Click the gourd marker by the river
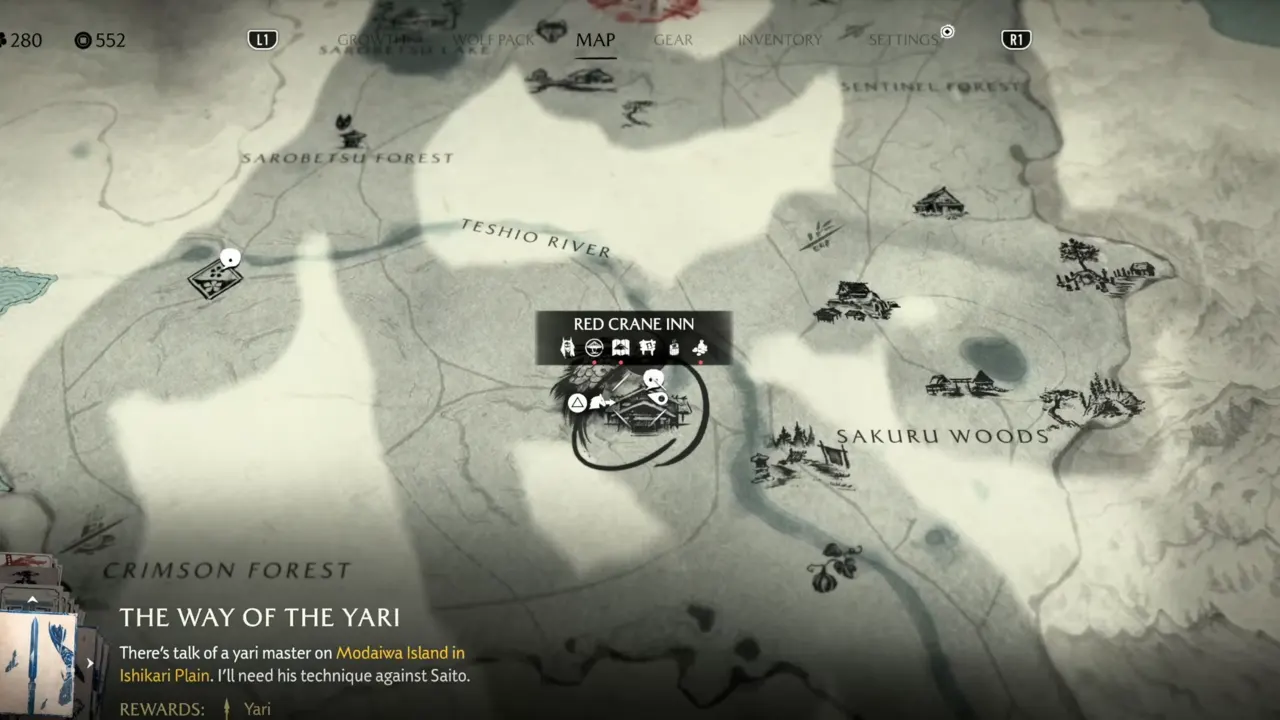This screenshot has width=1280, height=720. click(x=832, y=567)
